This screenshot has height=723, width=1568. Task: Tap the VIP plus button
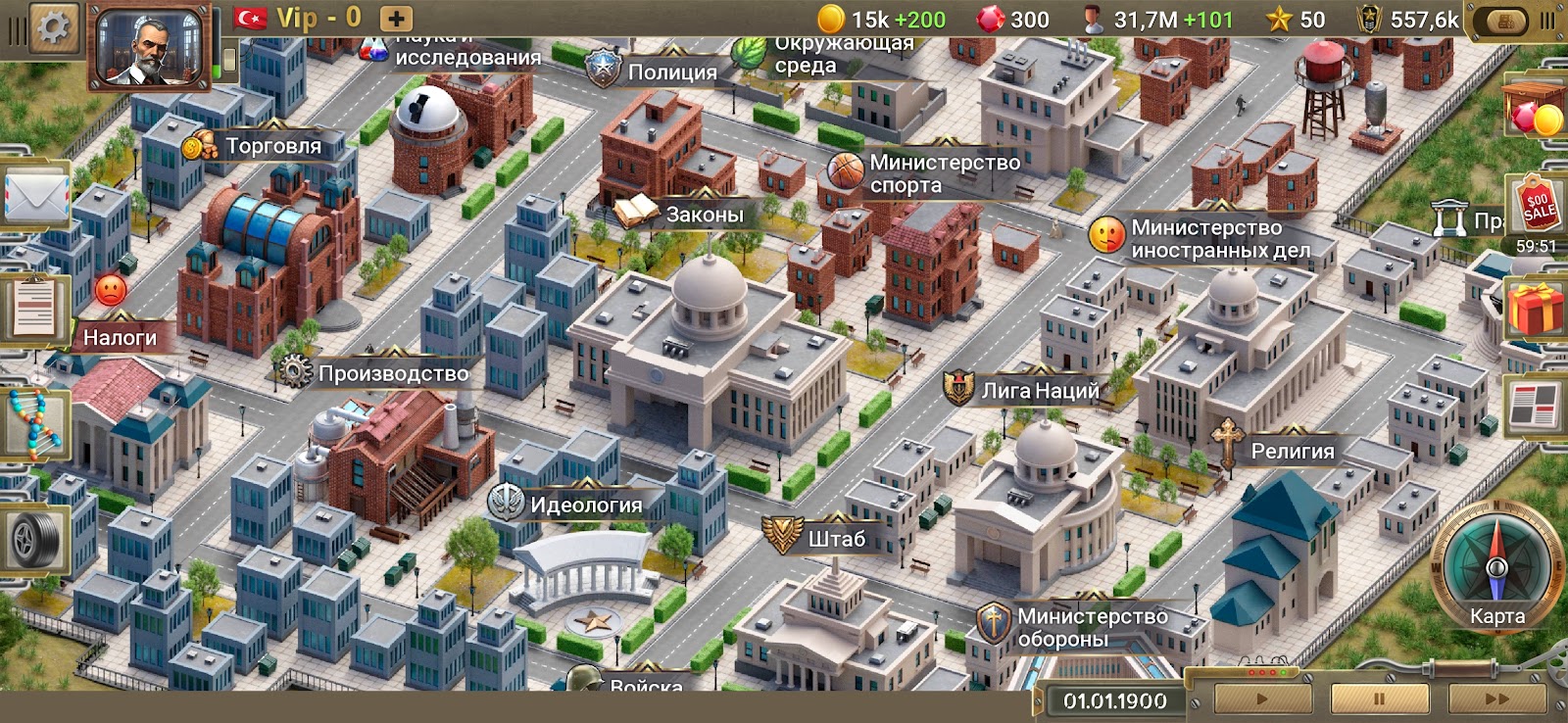coord(396,19)
